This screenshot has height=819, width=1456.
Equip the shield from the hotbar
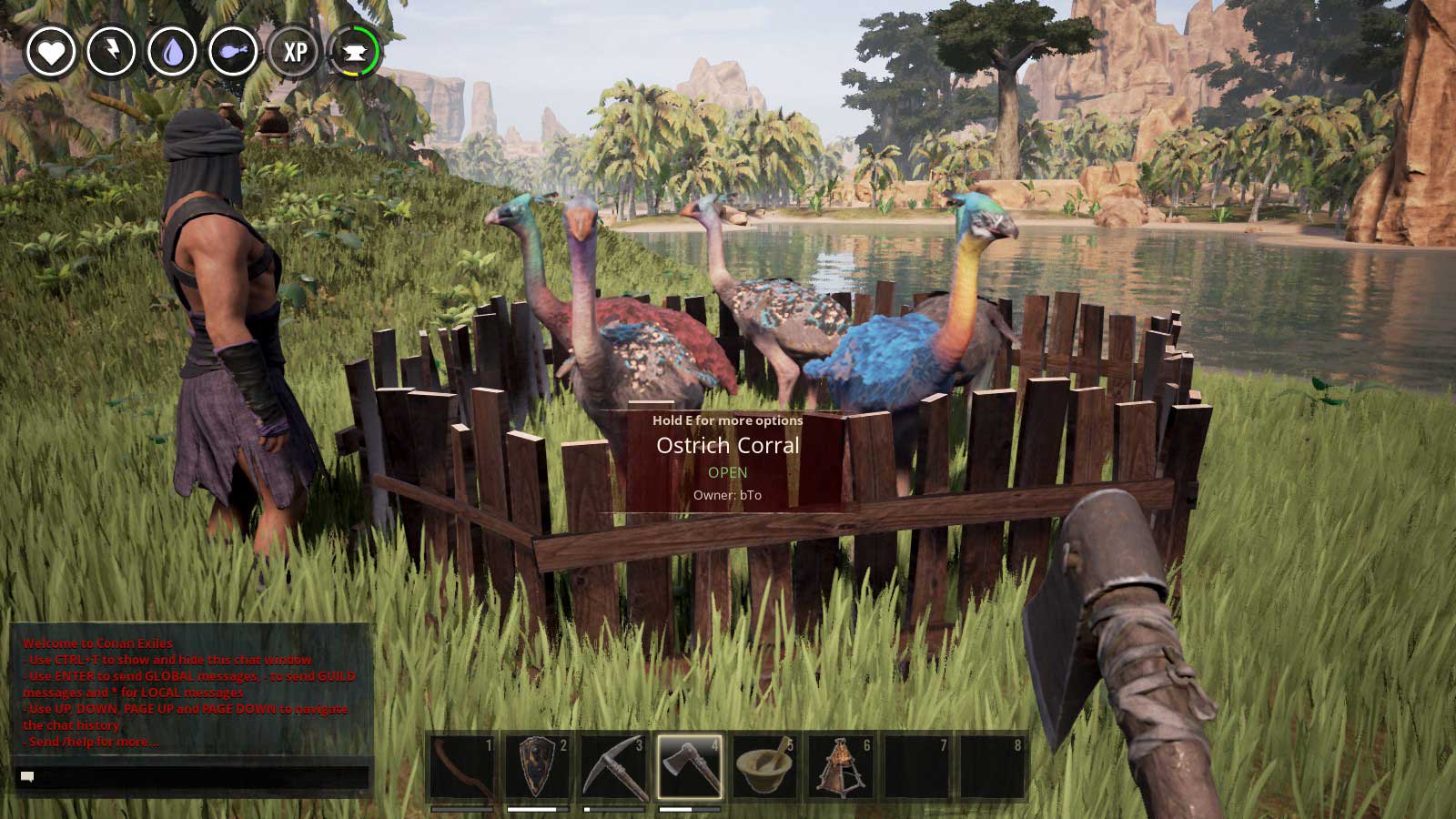point(538,767)
